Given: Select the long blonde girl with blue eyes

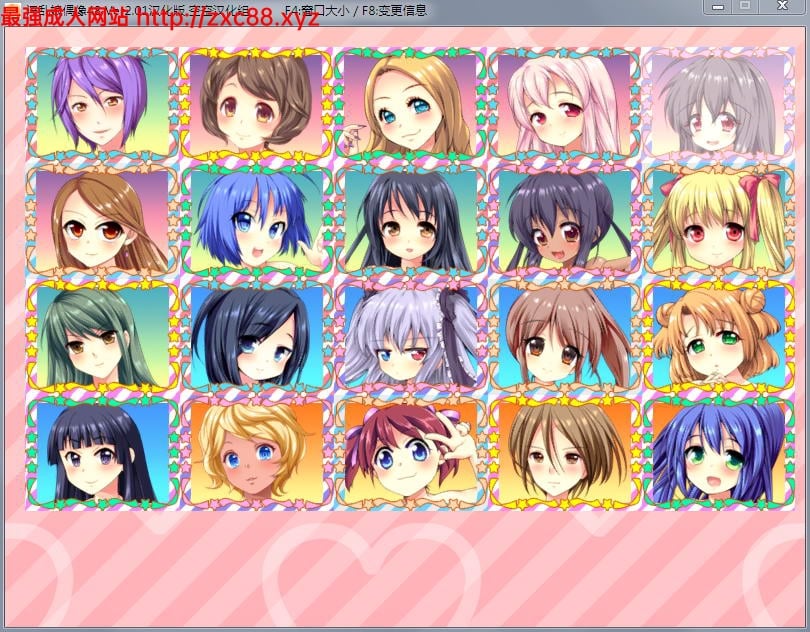Looking at the screenshot, I should coord(410,102).
